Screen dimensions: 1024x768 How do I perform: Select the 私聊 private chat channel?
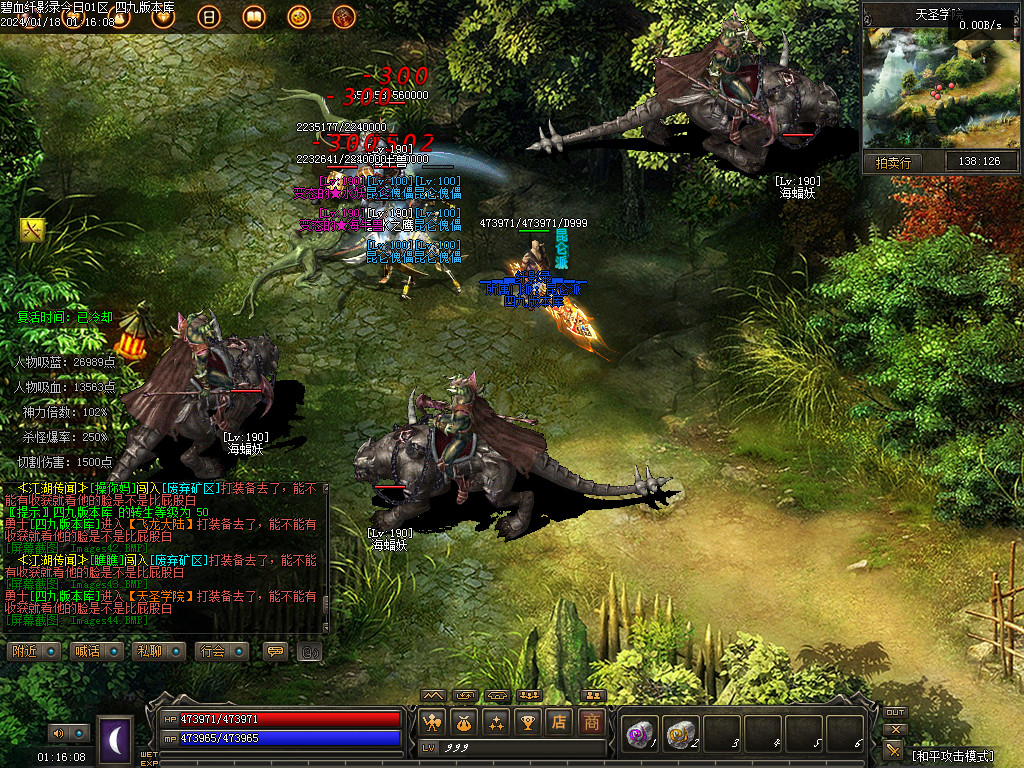(x=160, y=651)
